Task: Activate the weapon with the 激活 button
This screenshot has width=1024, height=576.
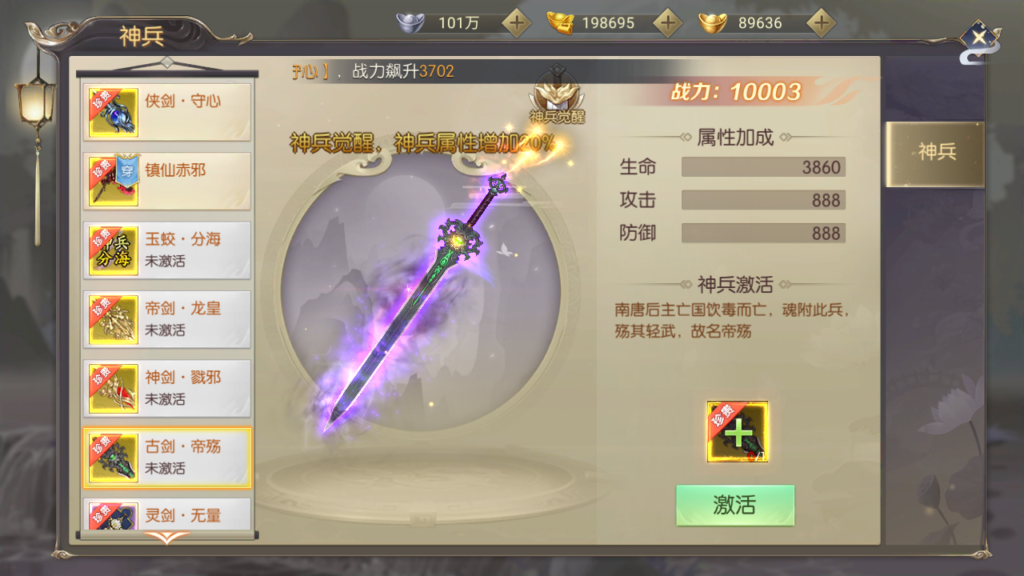Action: (x=735, y=505)
